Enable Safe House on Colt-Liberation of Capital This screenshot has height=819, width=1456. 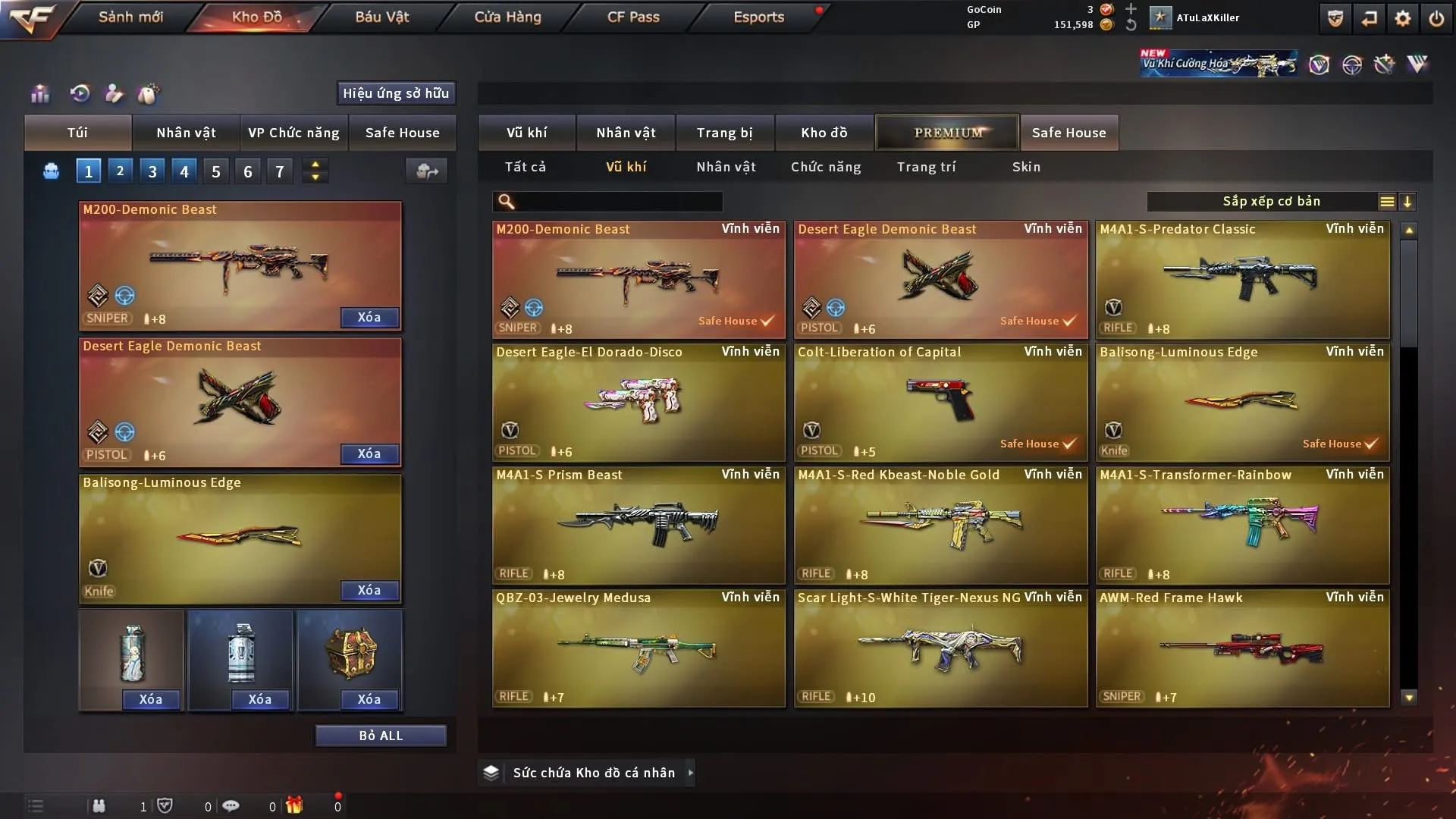tap(1039, 444)
